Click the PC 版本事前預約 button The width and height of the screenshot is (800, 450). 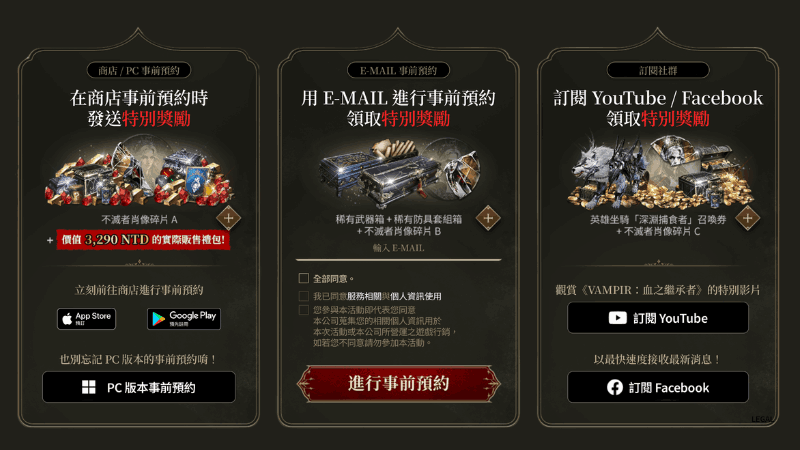pos(139,387)
